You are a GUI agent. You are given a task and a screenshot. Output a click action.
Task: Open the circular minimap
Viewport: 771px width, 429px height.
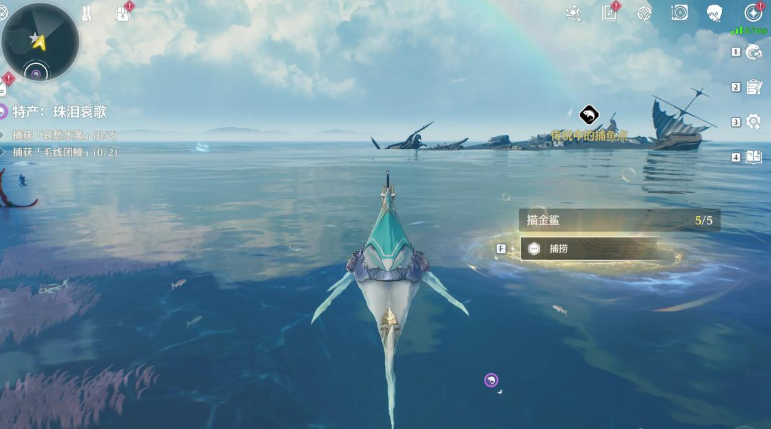[40, 41]
